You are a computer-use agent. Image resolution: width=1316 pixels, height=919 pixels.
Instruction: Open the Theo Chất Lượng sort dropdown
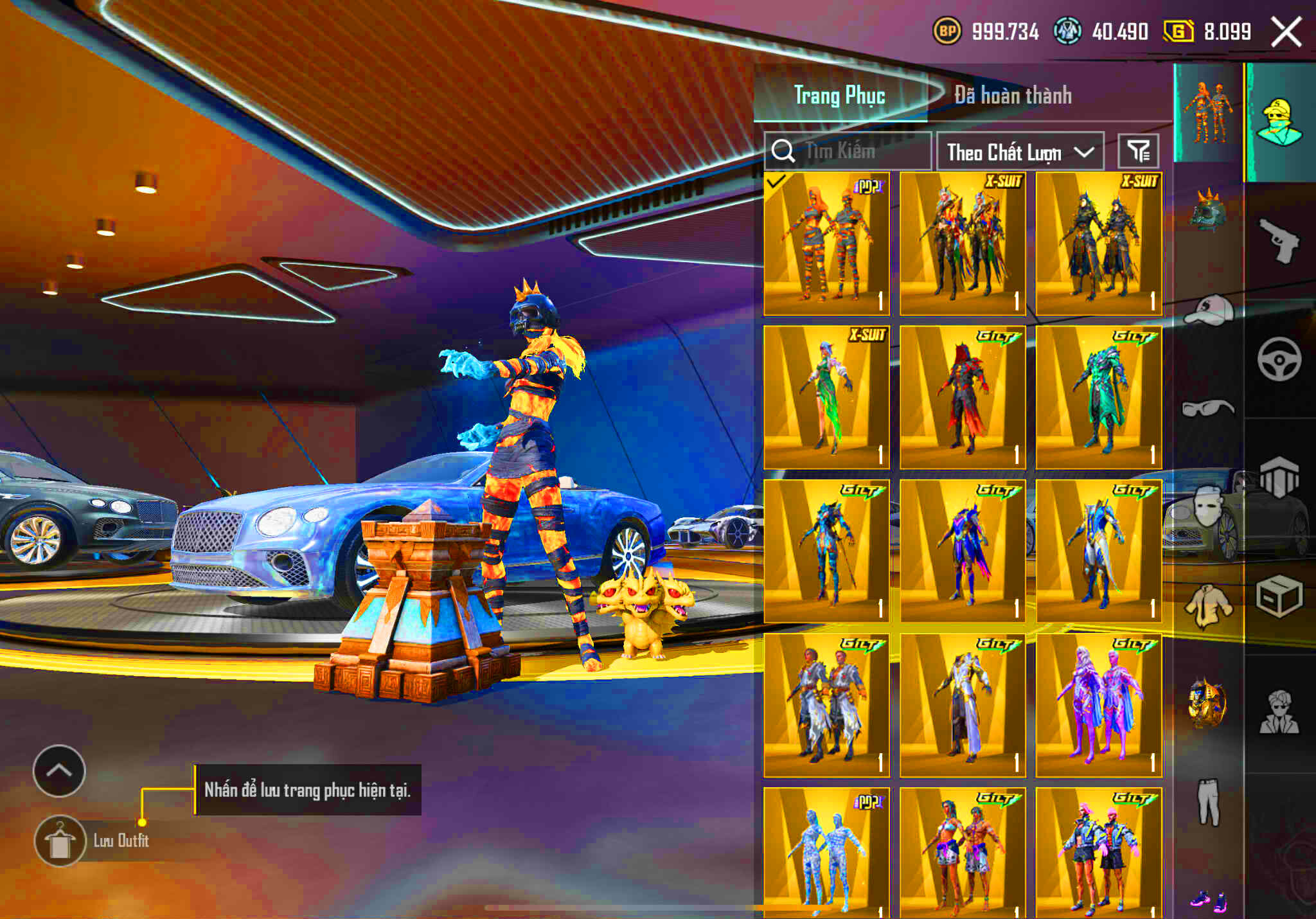coord(1020,152)
